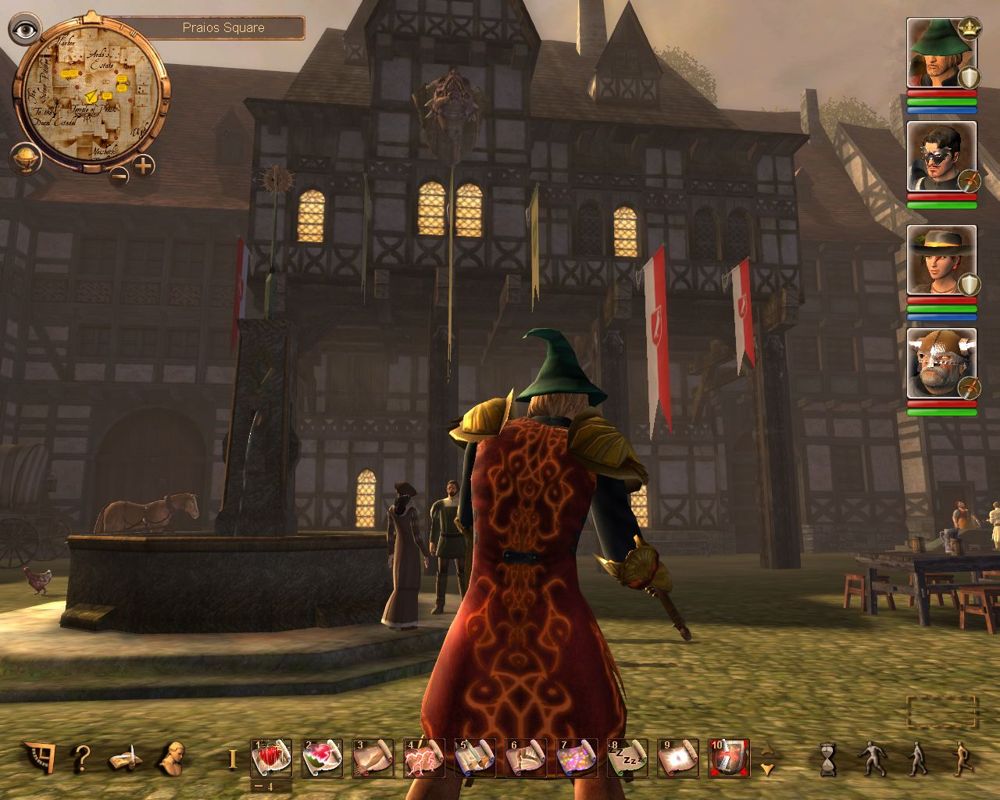The height and width of the screenshot is (800, 1000).
Task: Activate quickslot 4 pink lightning spell scroll
Action: [423, 758]
